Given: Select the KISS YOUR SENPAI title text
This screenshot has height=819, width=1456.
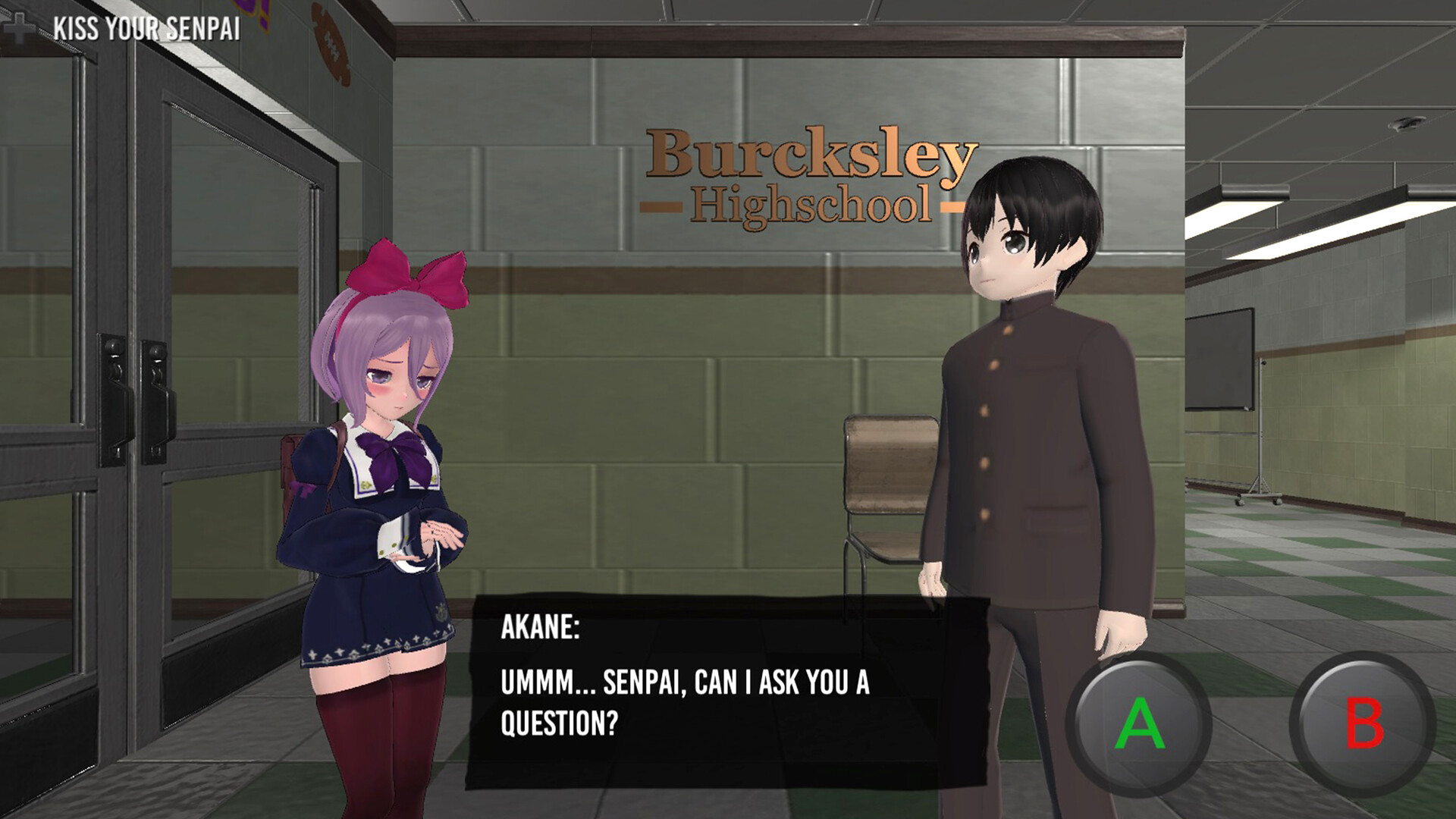Looking at the screenshot, I should pos(146,27).
